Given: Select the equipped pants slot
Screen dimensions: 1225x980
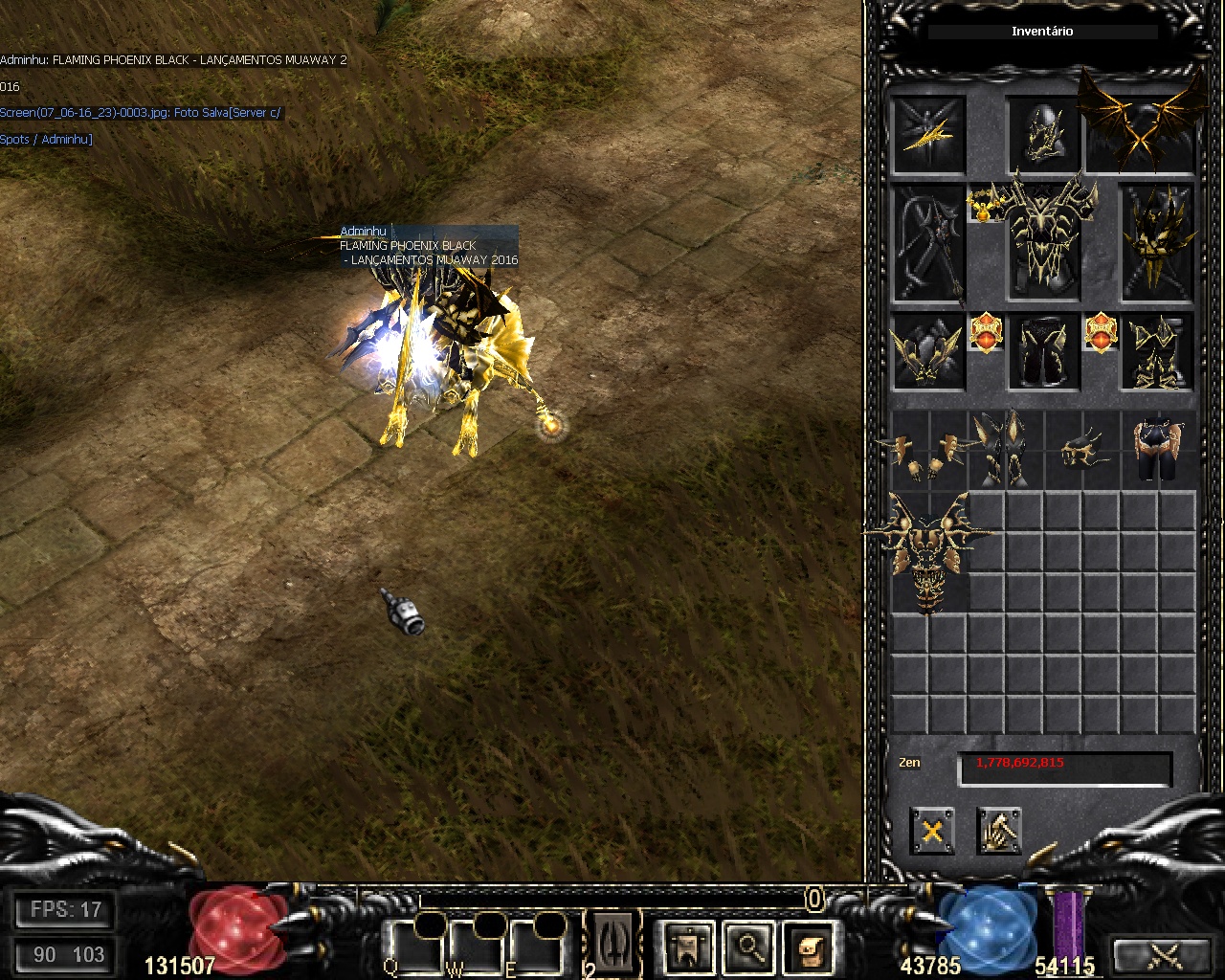Looking at the screenshot, I should coord(1043,352).
